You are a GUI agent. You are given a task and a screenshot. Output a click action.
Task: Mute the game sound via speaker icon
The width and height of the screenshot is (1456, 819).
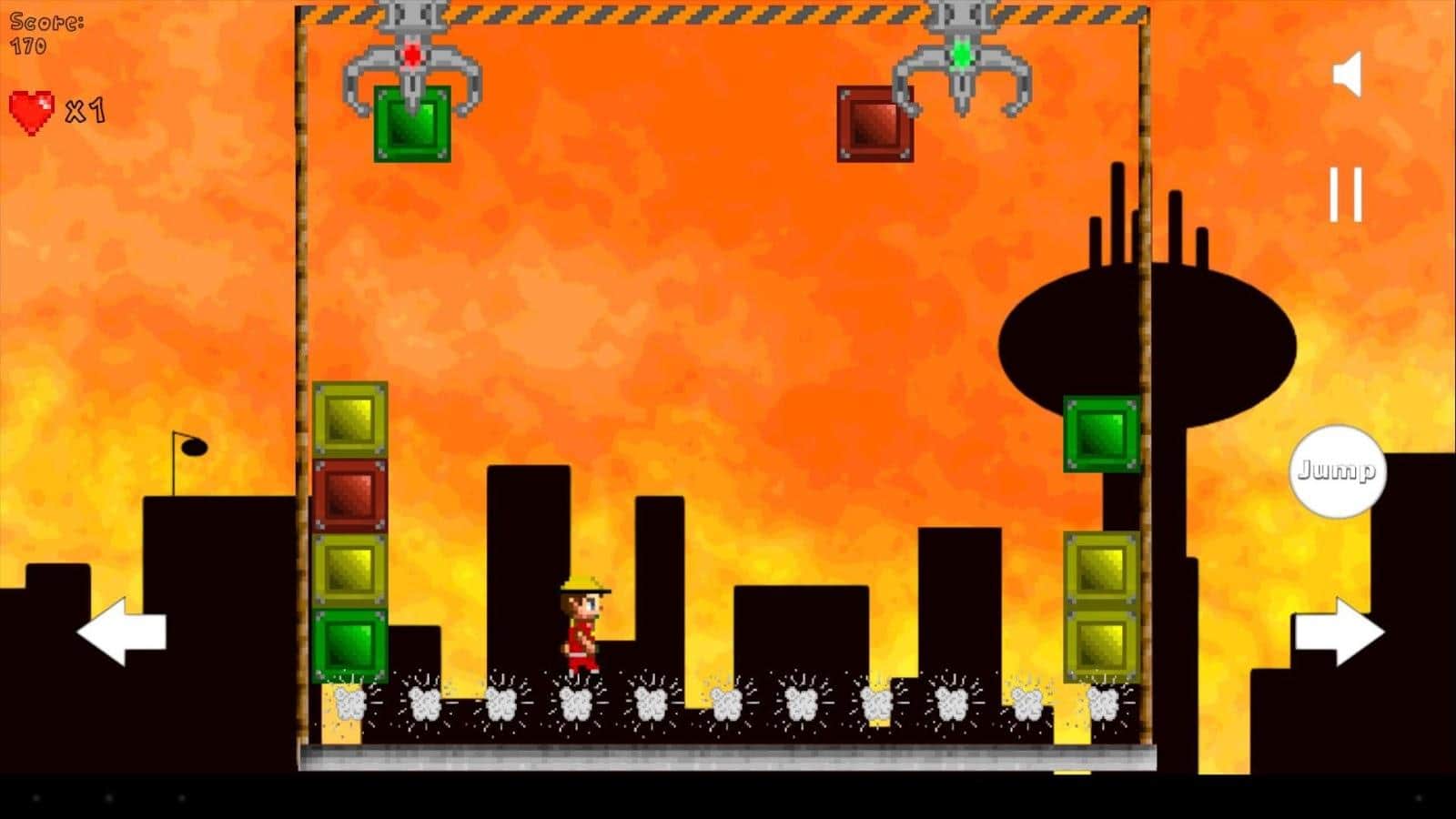1347,73
